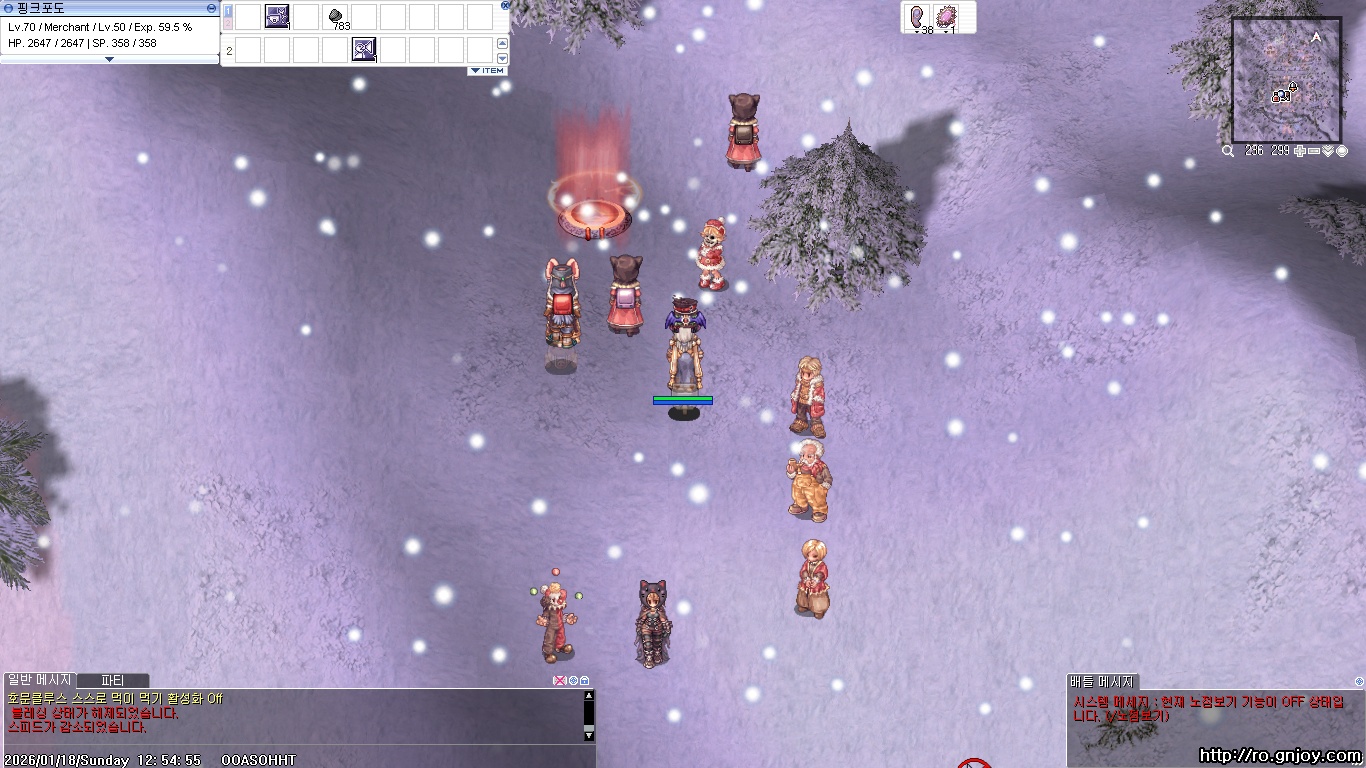Toggle the chat window lock icon
Image resolution: width=1366 pixels, height=768 pixels.
pyautogui.click(x=584, y=681)
